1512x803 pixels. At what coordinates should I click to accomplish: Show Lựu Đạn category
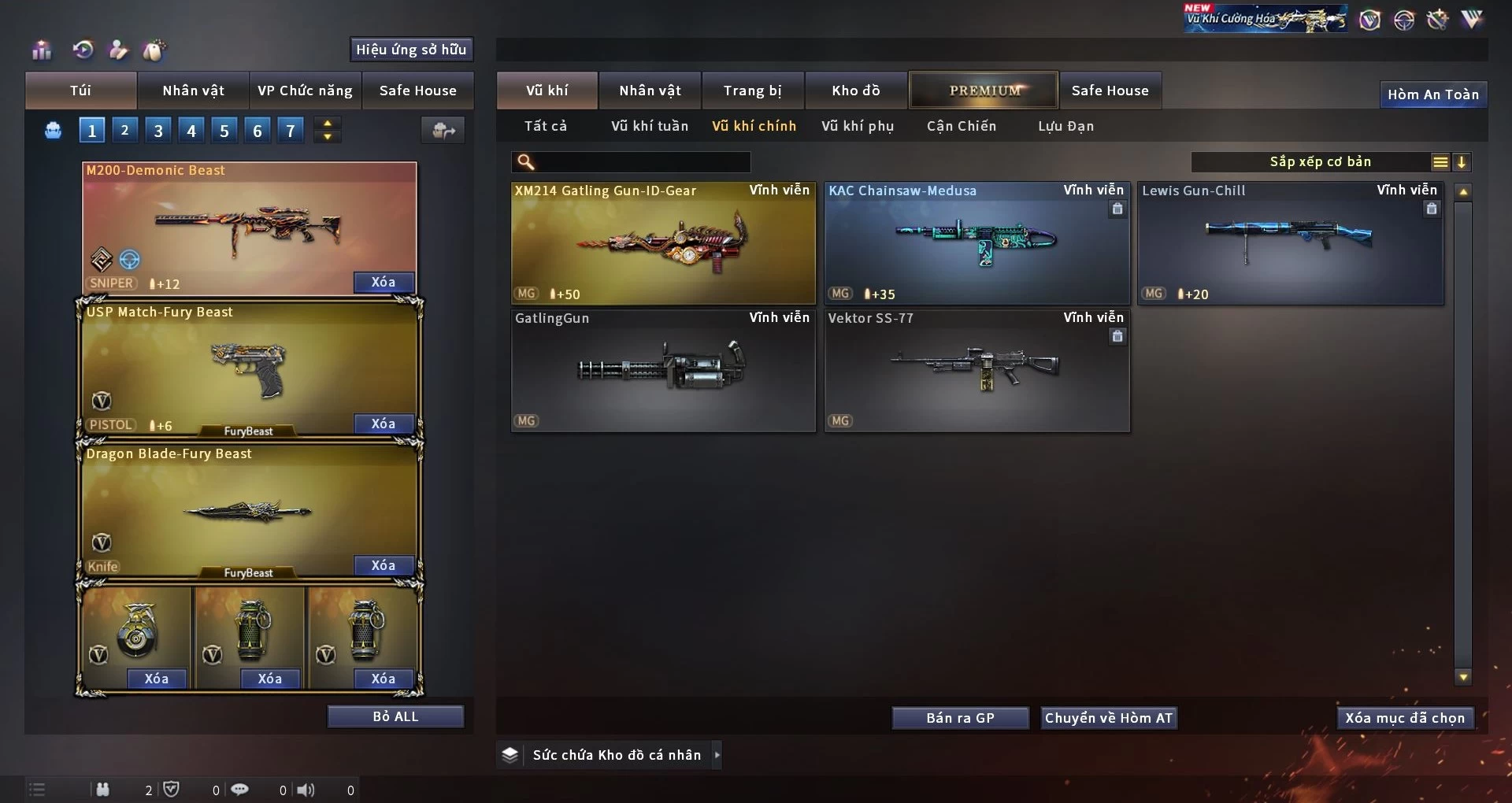tap(1065, 126)
